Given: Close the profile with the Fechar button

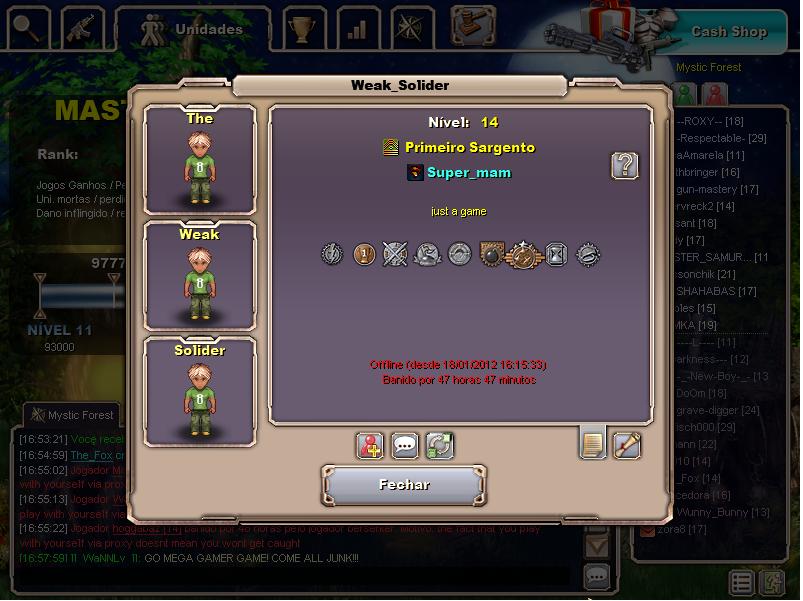Looking at the screenshot, I should (404, 485).
